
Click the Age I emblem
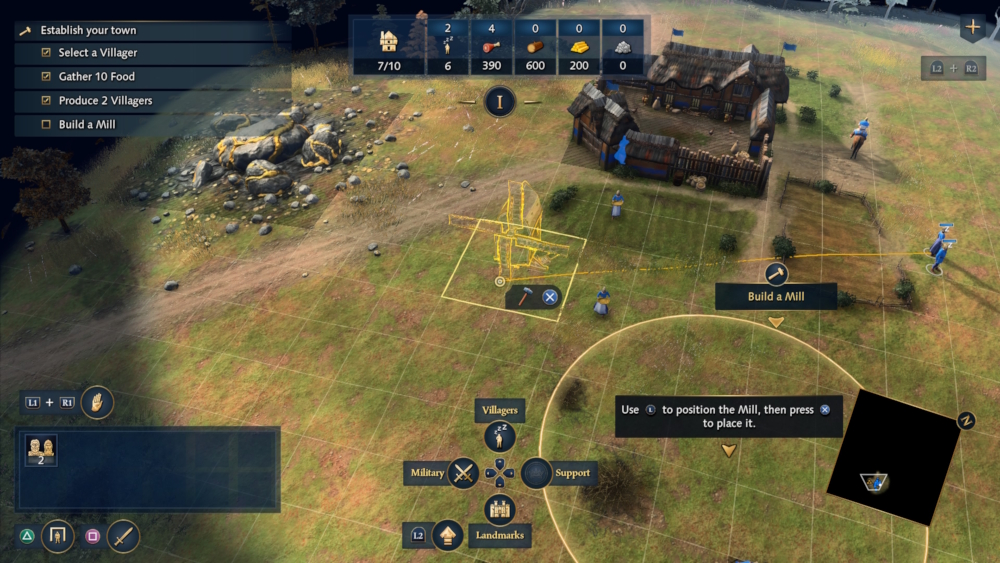[500, 101]
